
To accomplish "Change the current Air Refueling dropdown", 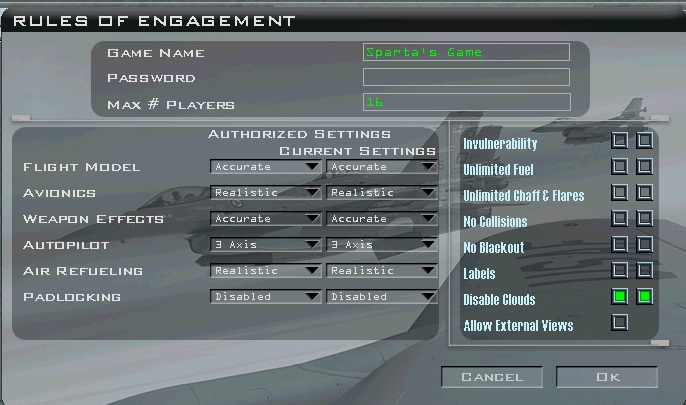I will pyautogui.click(x=382, y=271).
